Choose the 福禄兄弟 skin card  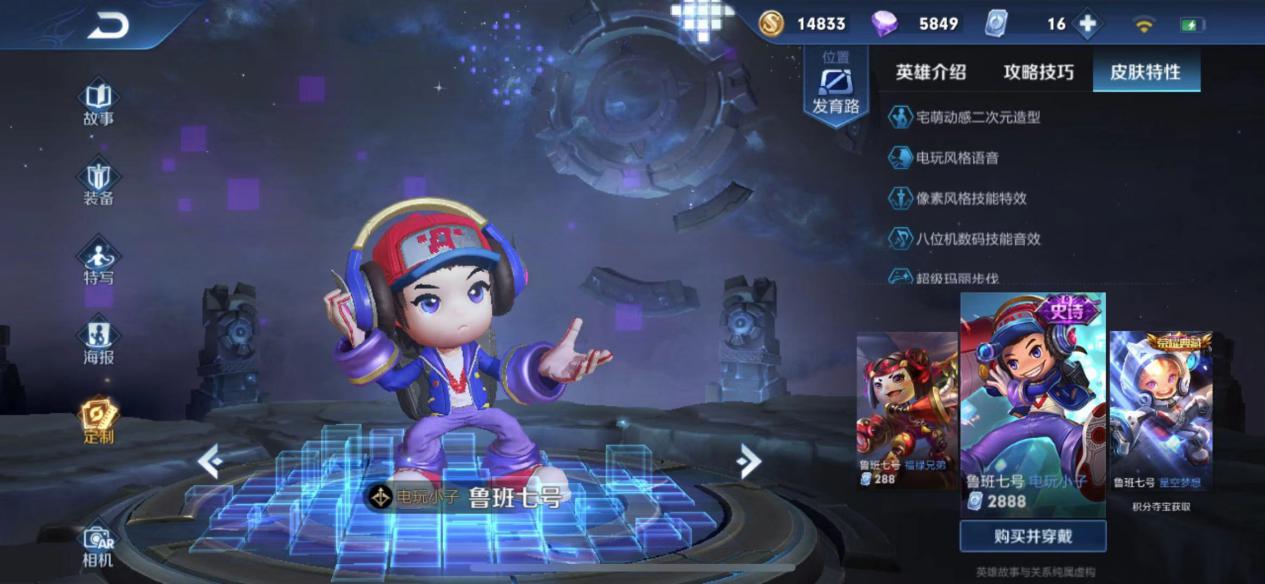point(906,412)
